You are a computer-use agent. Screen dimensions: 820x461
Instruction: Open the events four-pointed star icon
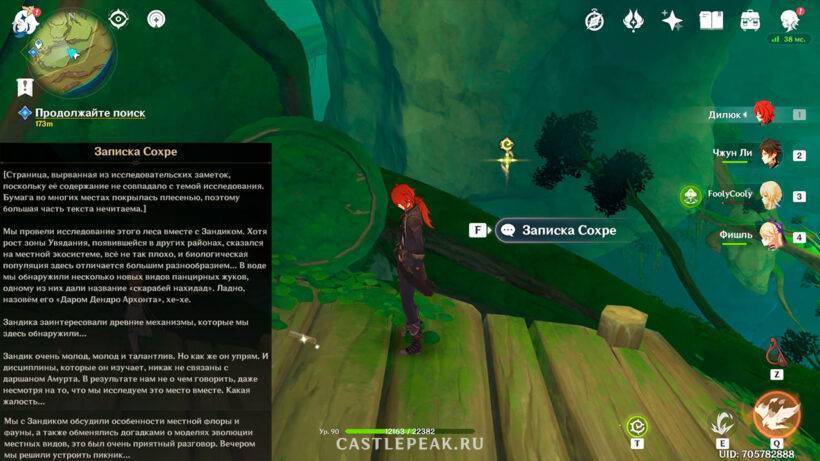tap(672, 20)
